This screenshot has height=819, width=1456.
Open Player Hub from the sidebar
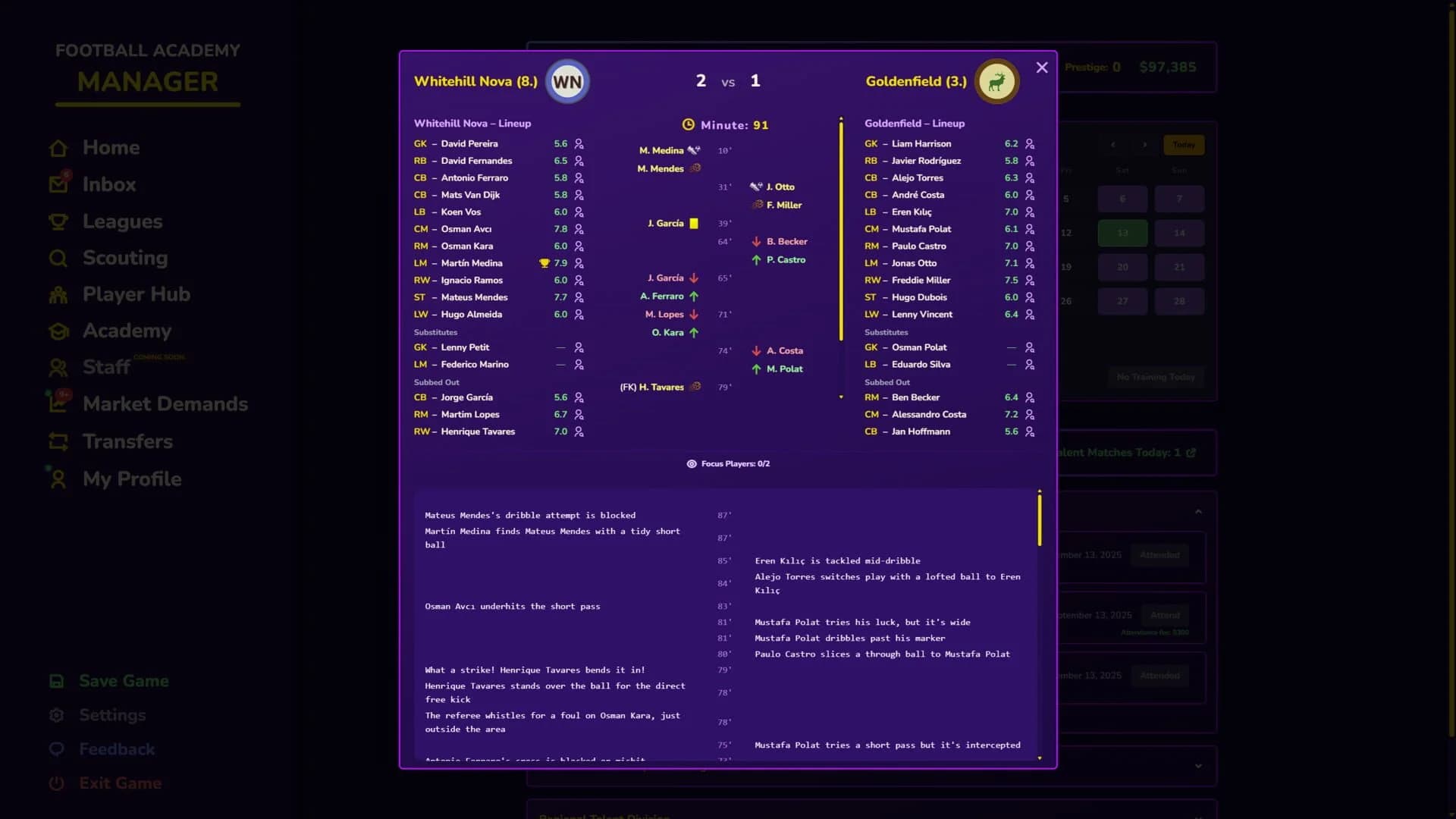point(60,294)
